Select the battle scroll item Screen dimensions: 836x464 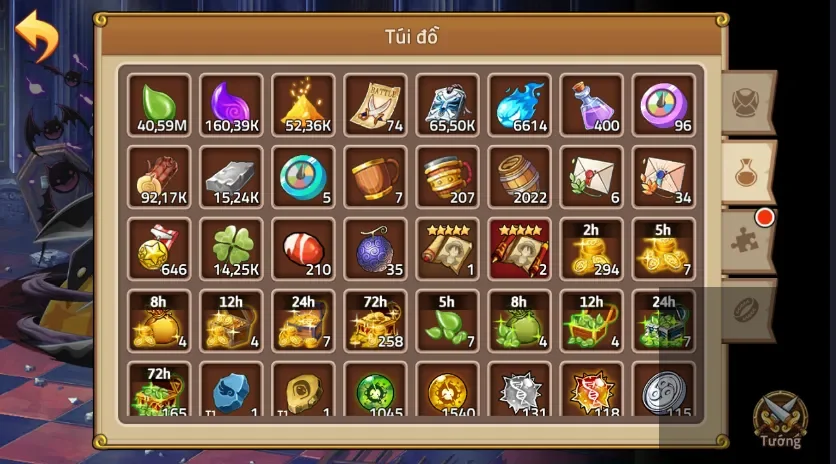pyautogui.click(x=375, y=105)
